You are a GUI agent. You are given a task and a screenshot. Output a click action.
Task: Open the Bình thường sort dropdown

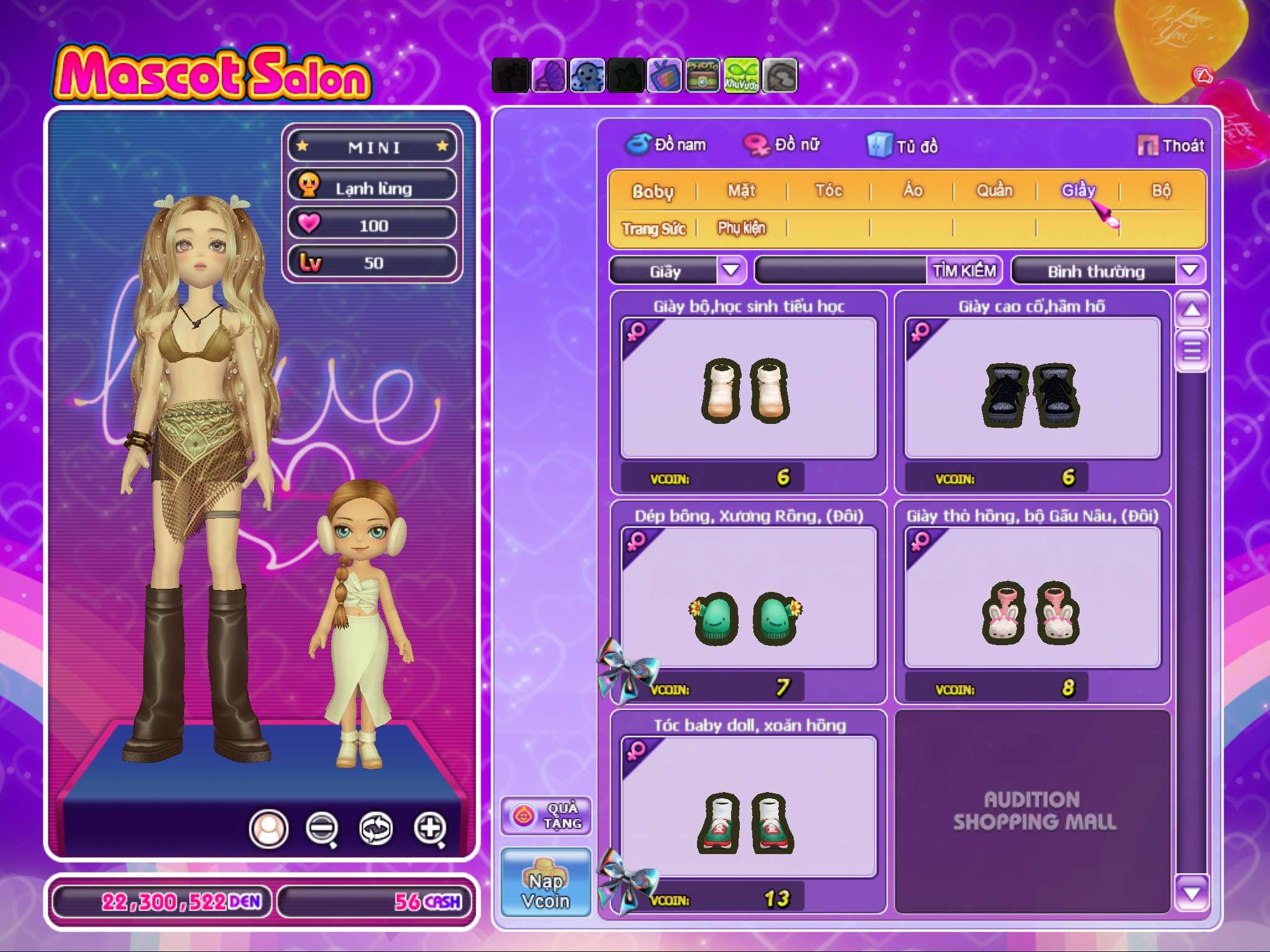tap(1189, 271)
